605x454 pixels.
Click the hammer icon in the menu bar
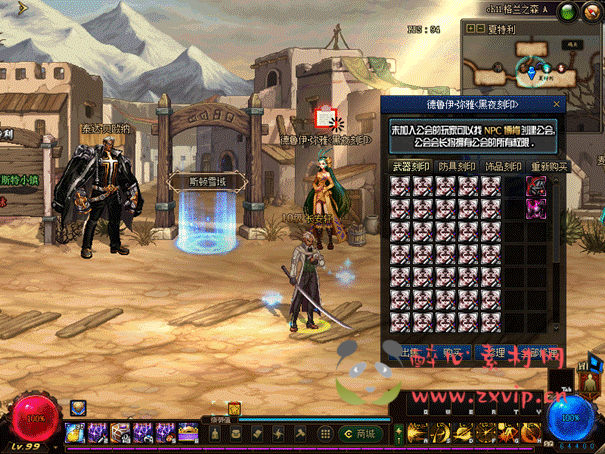click(300, 433)
